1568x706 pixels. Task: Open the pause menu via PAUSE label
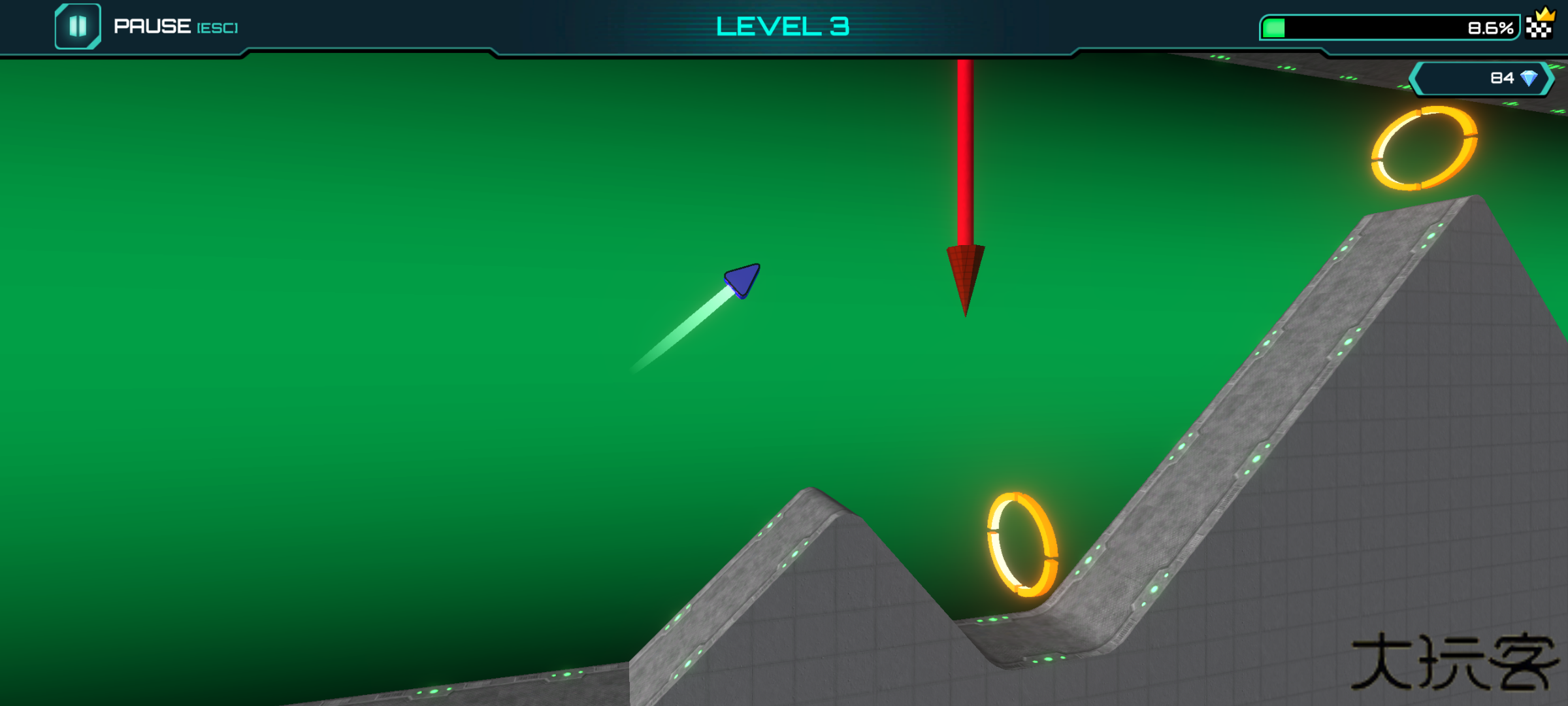point(152,26)
